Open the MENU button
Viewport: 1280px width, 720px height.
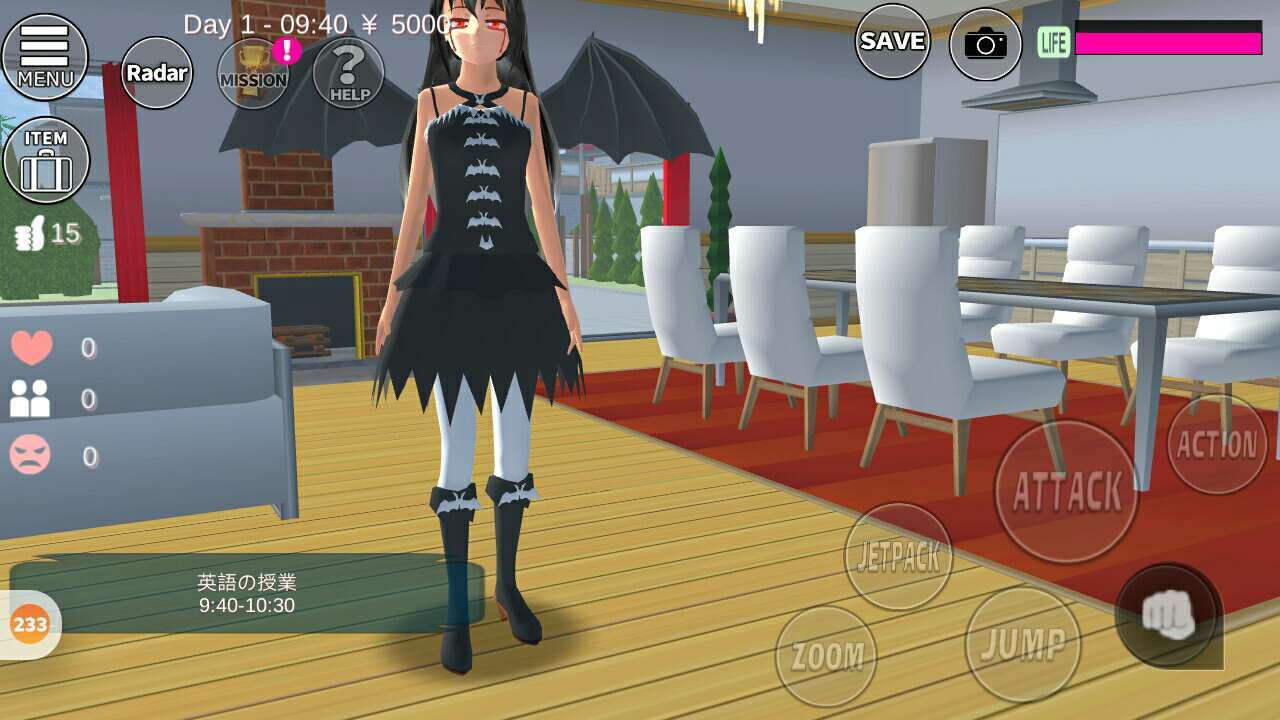tap(45, 56)
